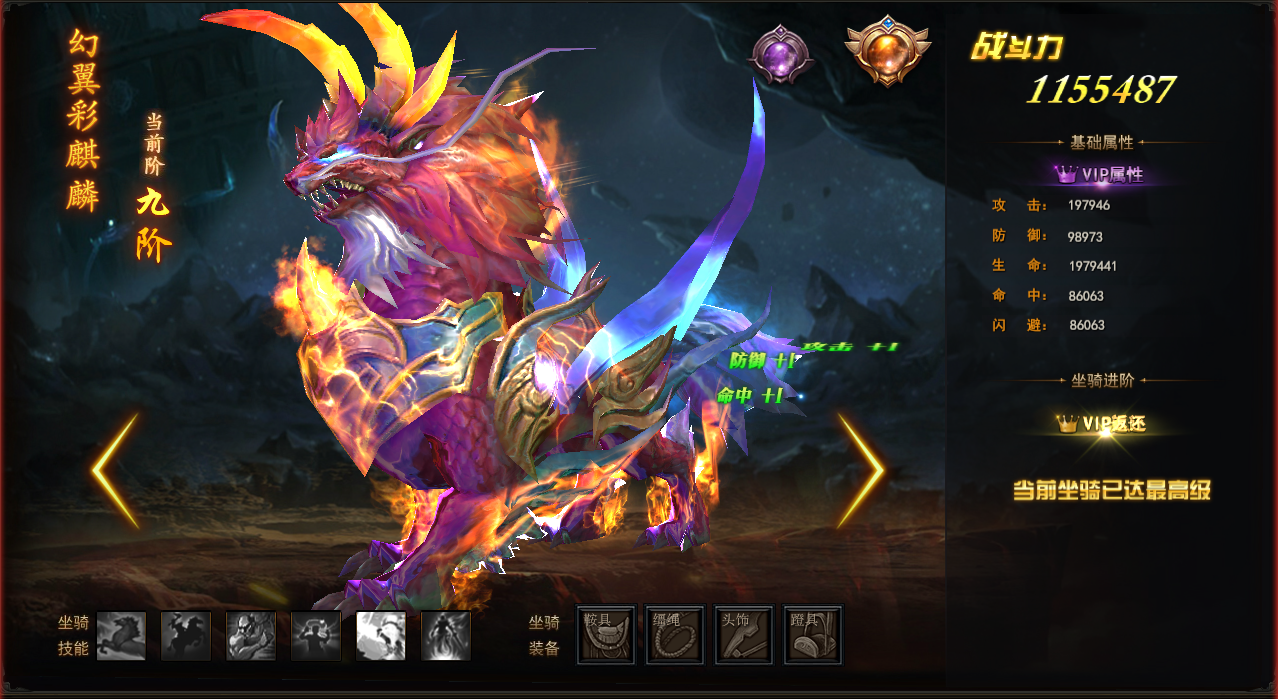Choose the figure standing in flames skill
This screenshot has height=699, width=1278.
[446, 636]
